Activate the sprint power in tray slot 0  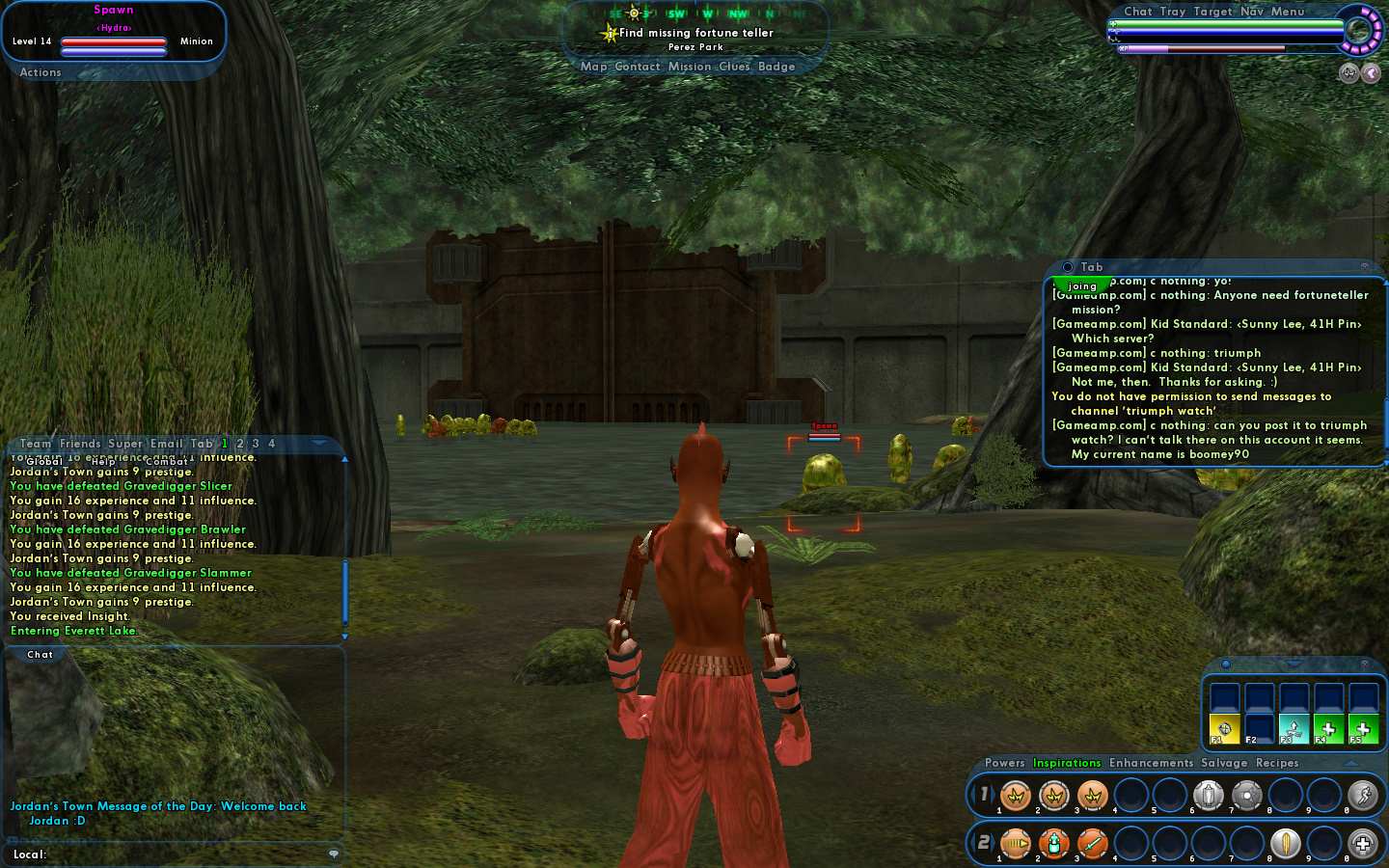click(x=1362, y=796)
